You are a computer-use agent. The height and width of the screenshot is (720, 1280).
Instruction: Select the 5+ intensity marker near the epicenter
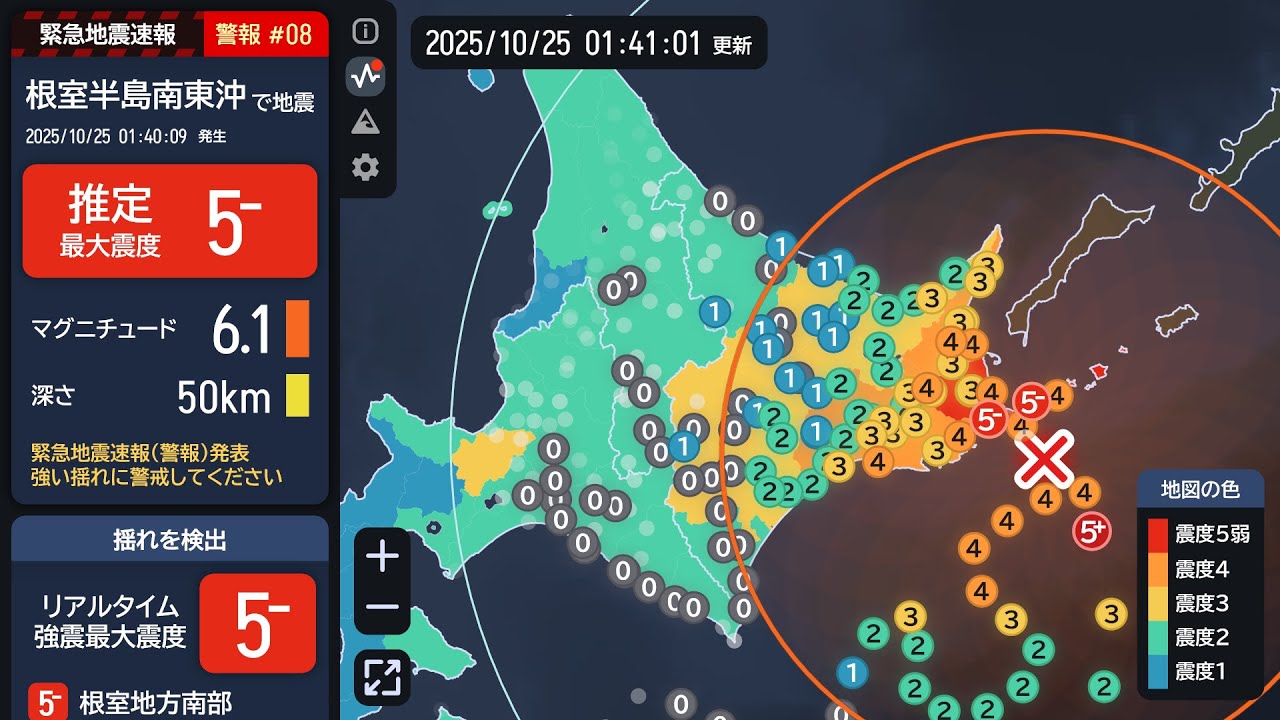click(1093, 531)
